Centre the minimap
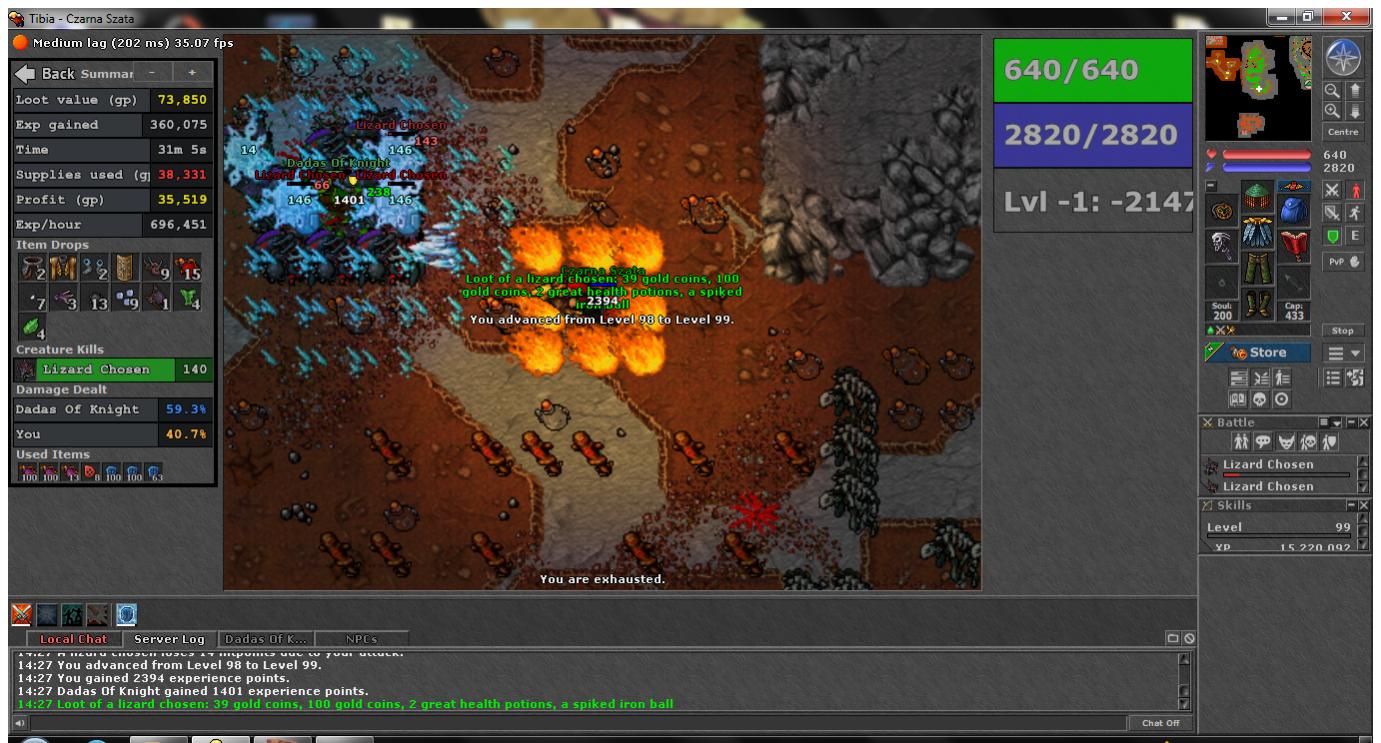 1343,132
